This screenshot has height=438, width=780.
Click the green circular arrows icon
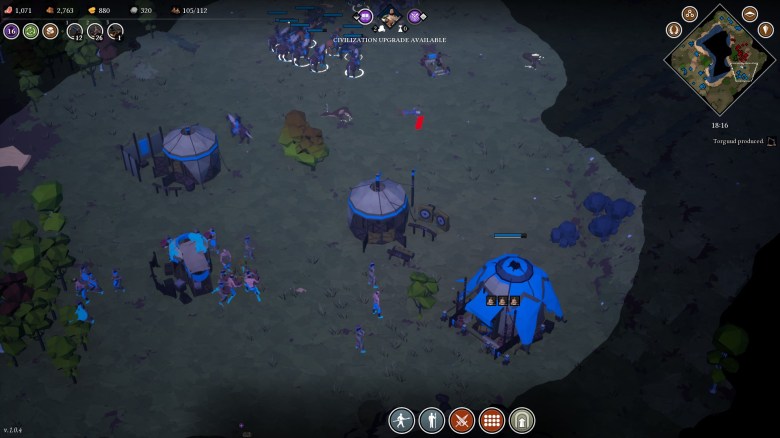click(x=31, y=31)
